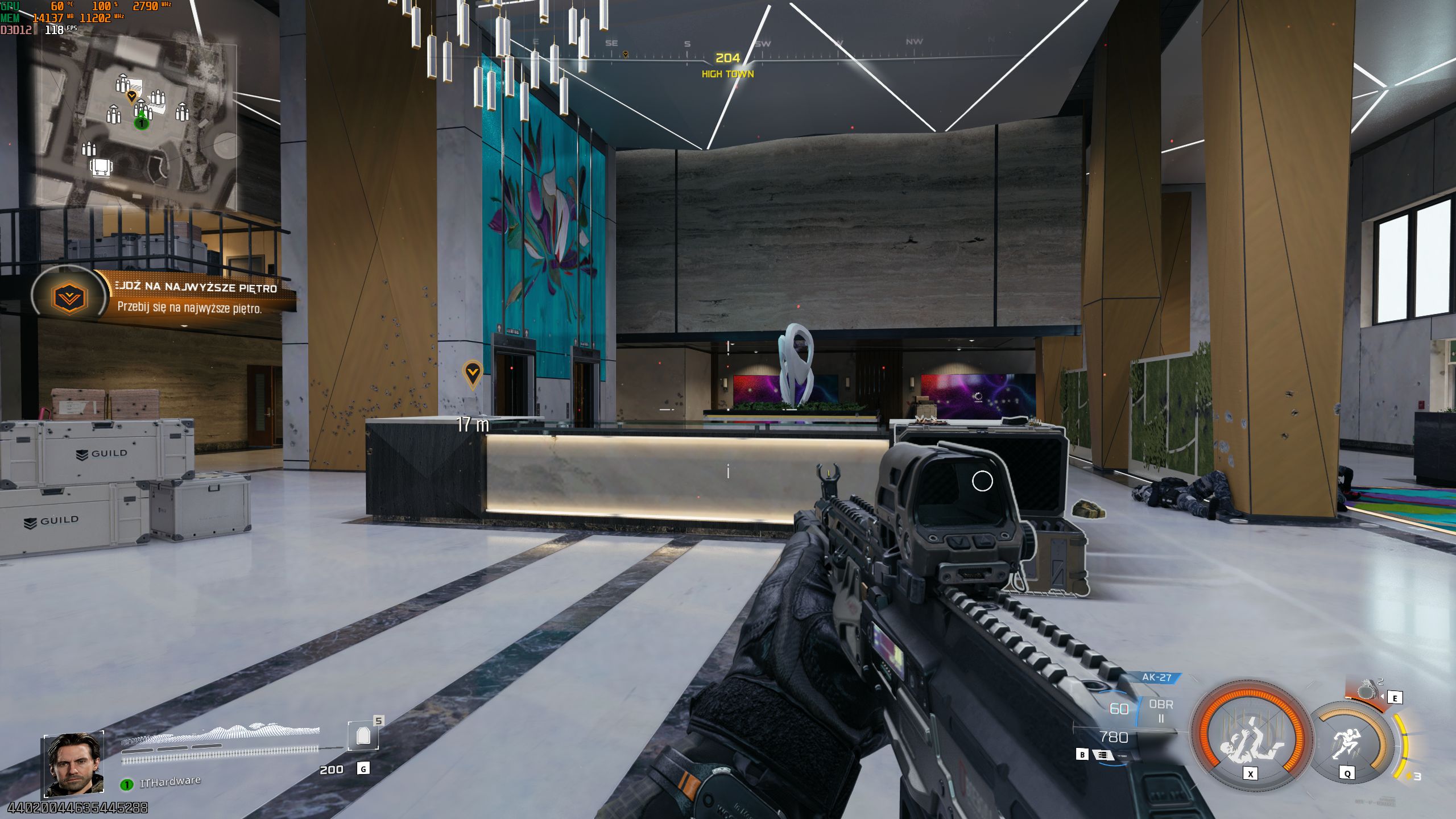Click the compass heading 204 readout
Image resolution: width=1456 pixels, height=819 pixels.
(x=727, y=58)
